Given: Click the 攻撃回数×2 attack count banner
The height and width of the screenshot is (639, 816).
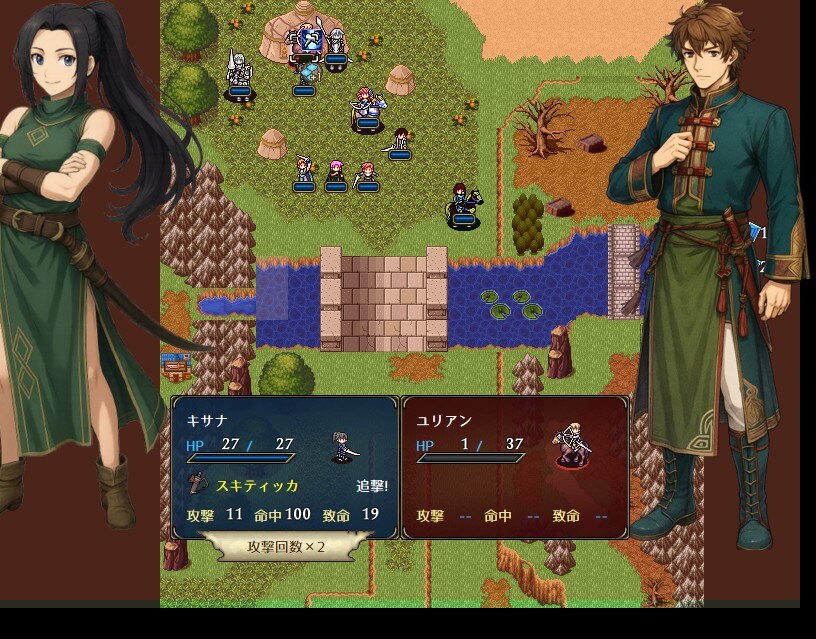Looking at the screenshot, I should click(286, 547).
